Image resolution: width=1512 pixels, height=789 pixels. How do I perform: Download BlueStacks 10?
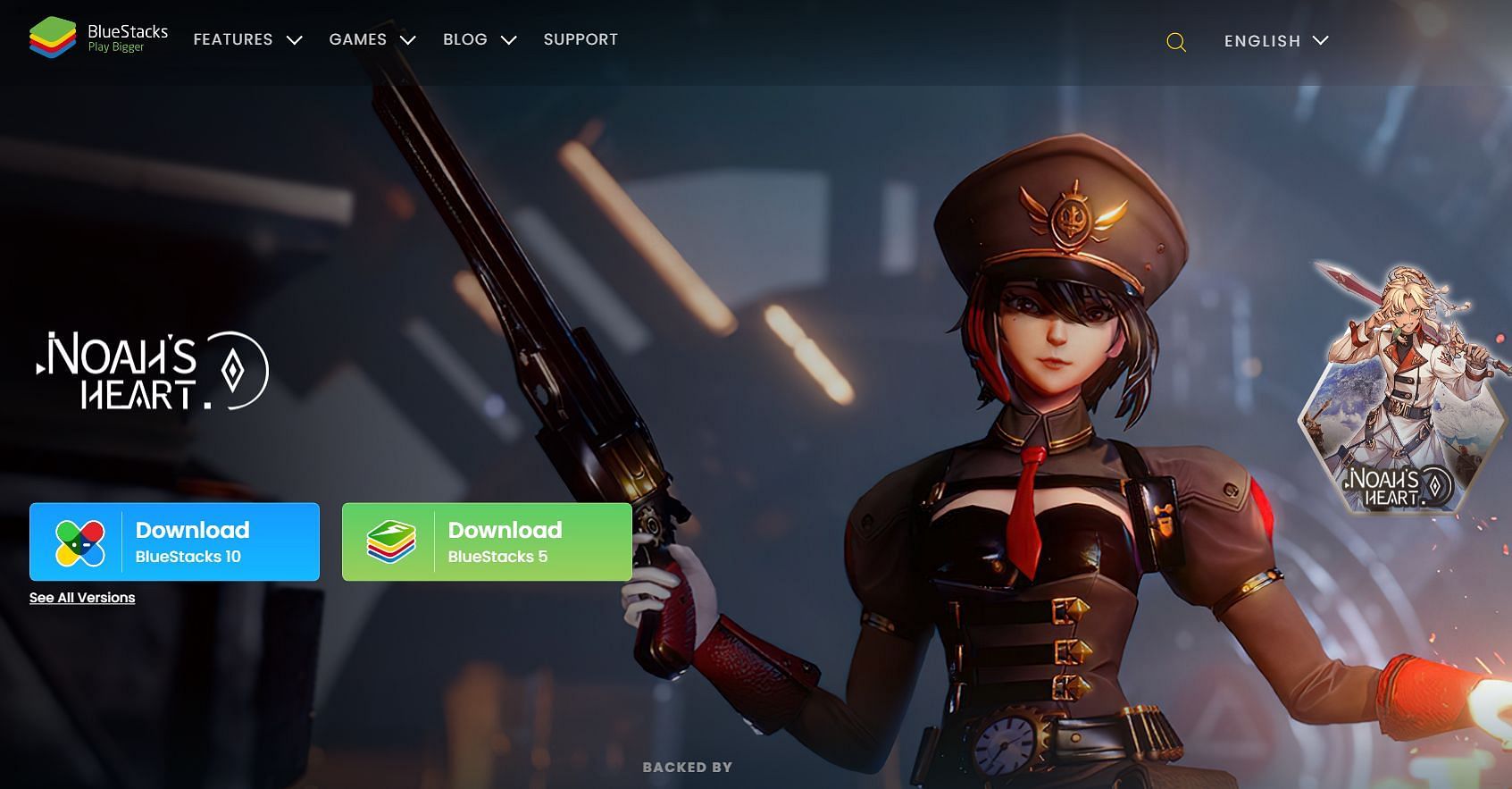[x=174, y=542]
